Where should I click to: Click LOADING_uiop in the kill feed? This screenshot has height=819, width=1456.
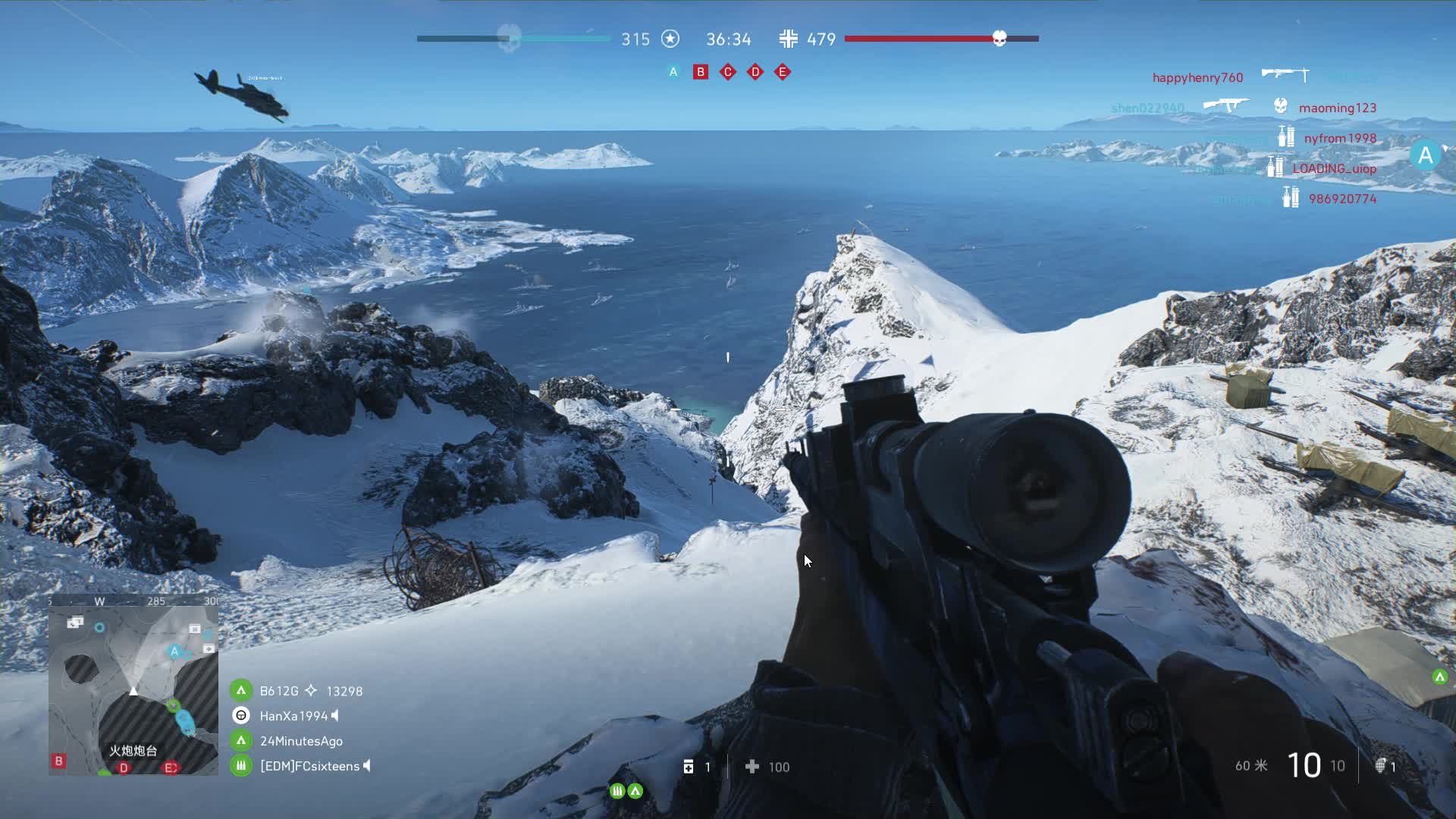1334,168
